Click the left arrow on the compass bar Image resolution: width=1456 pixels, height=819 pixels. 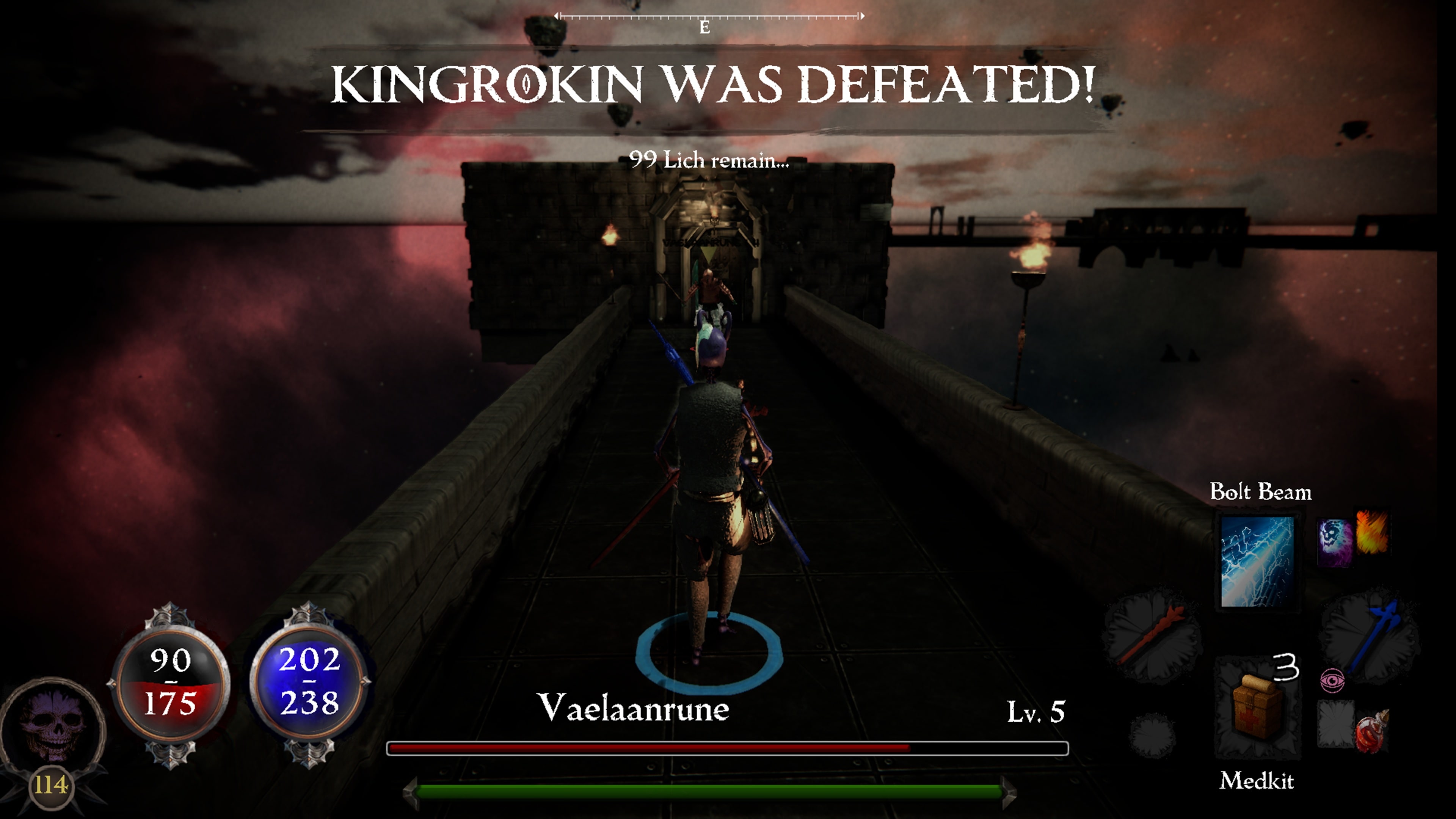557,16
